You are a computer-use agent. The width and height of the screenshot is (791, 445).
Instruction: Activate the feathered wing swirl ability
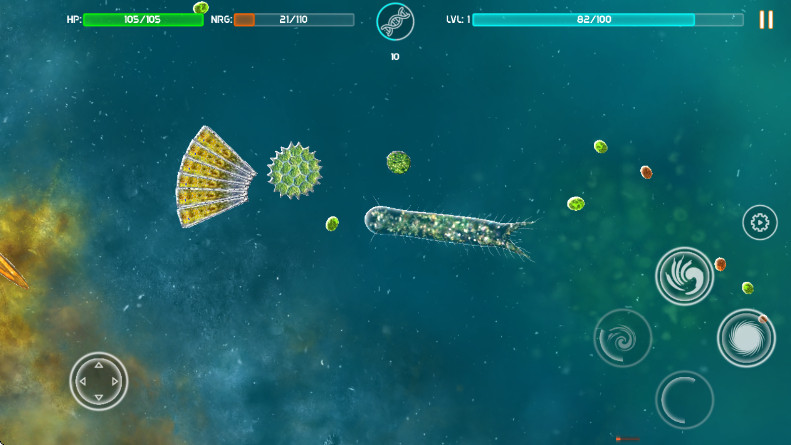tap(684, 276)
